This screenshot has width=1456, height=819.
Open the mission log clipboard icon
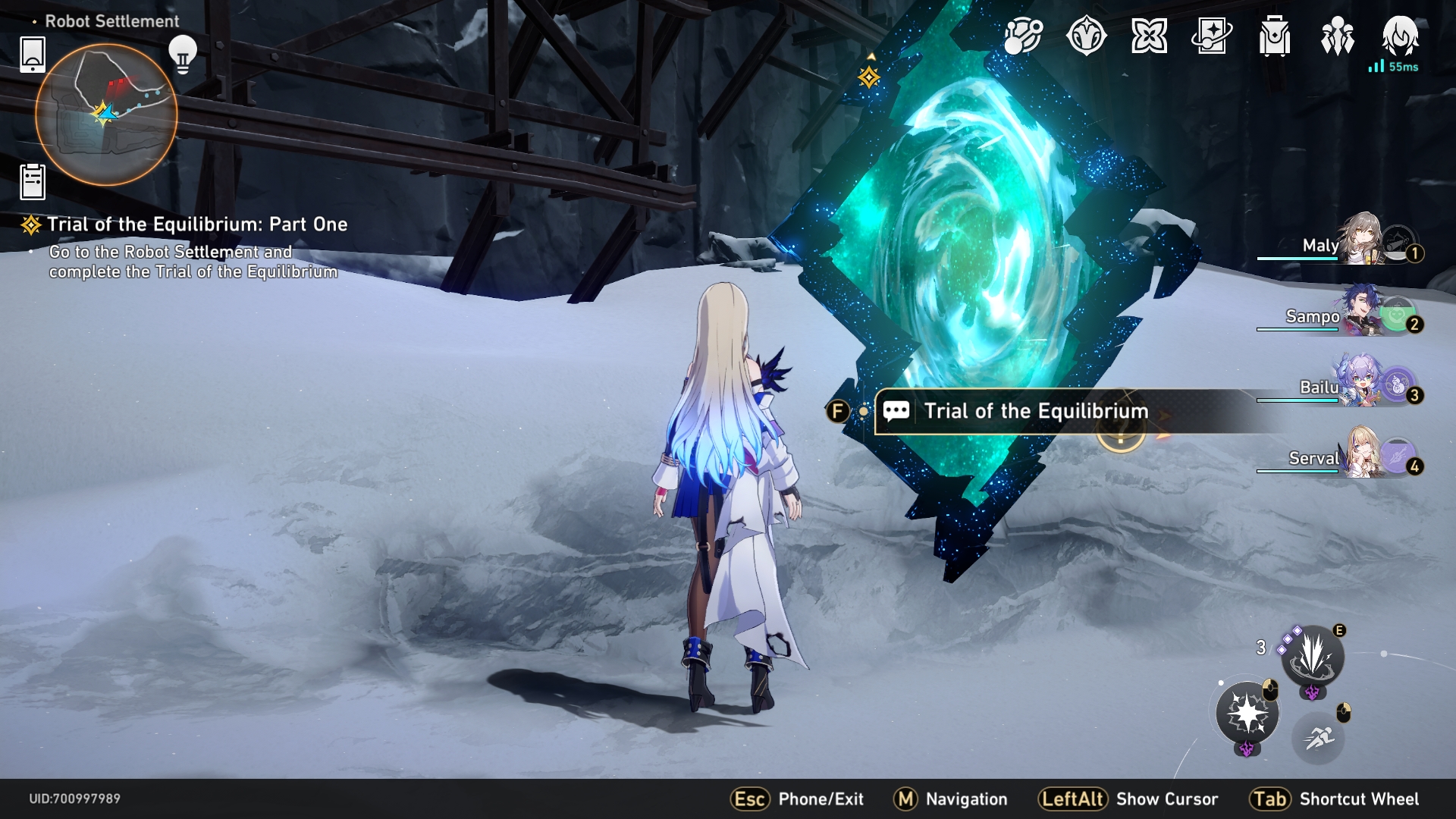[33, 182]
